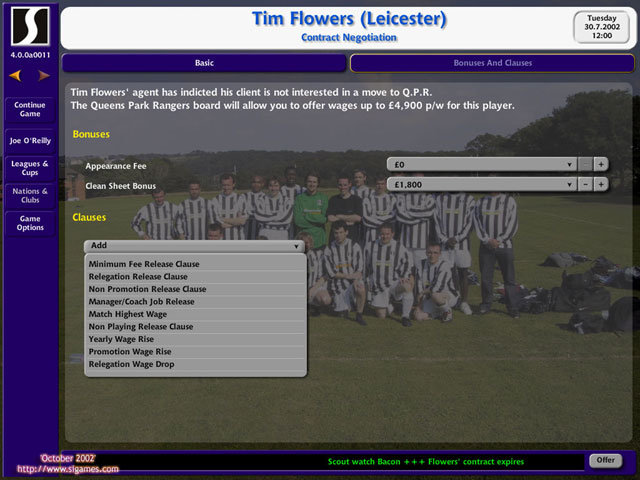Decrease the Clean Sheet Bonus with minus
The height and width of the screenshot is (480, 640).
[x=585, y=184]
